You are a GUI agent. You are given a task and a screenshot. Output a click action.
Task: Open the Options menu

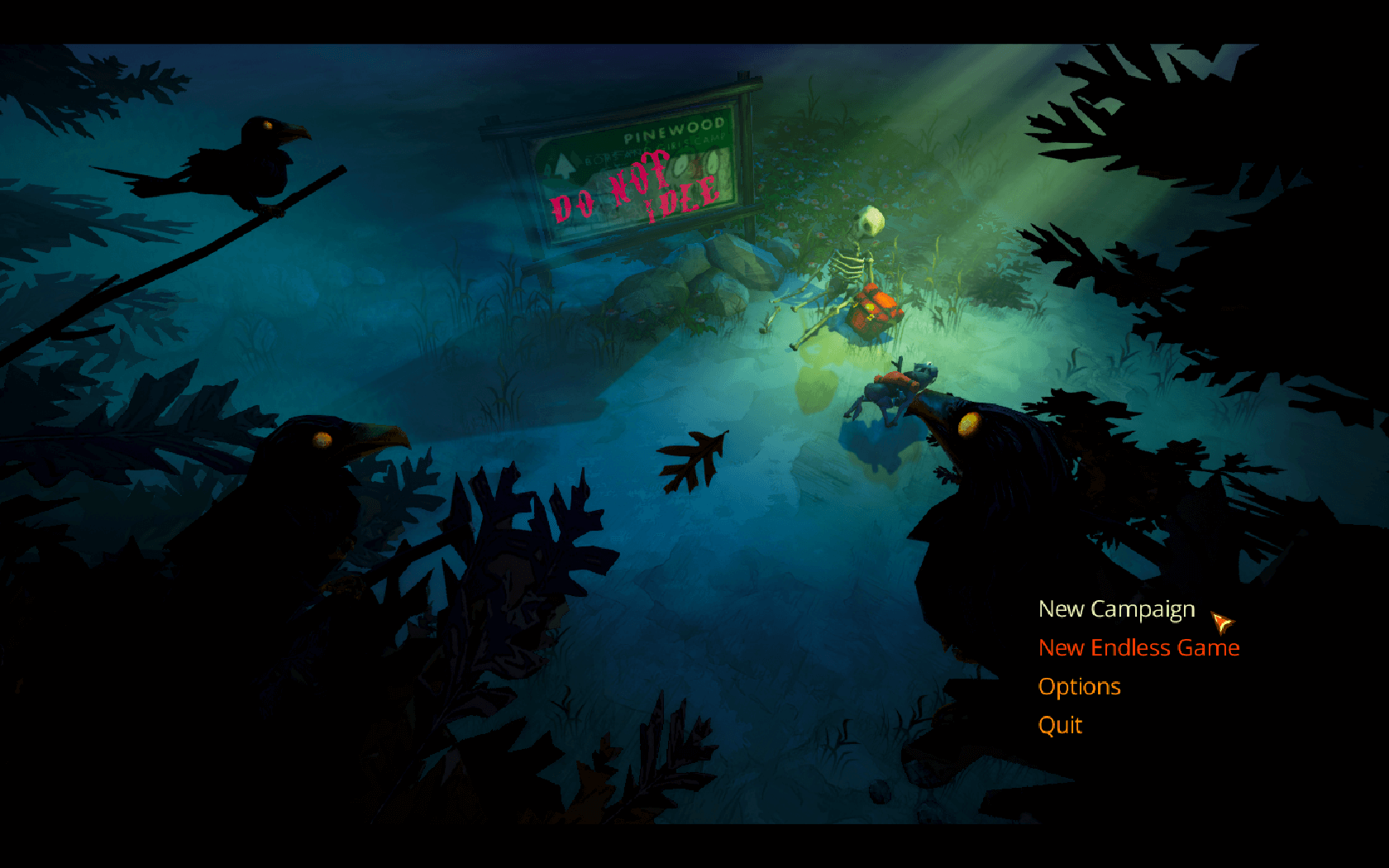(x=1079, y=687)
